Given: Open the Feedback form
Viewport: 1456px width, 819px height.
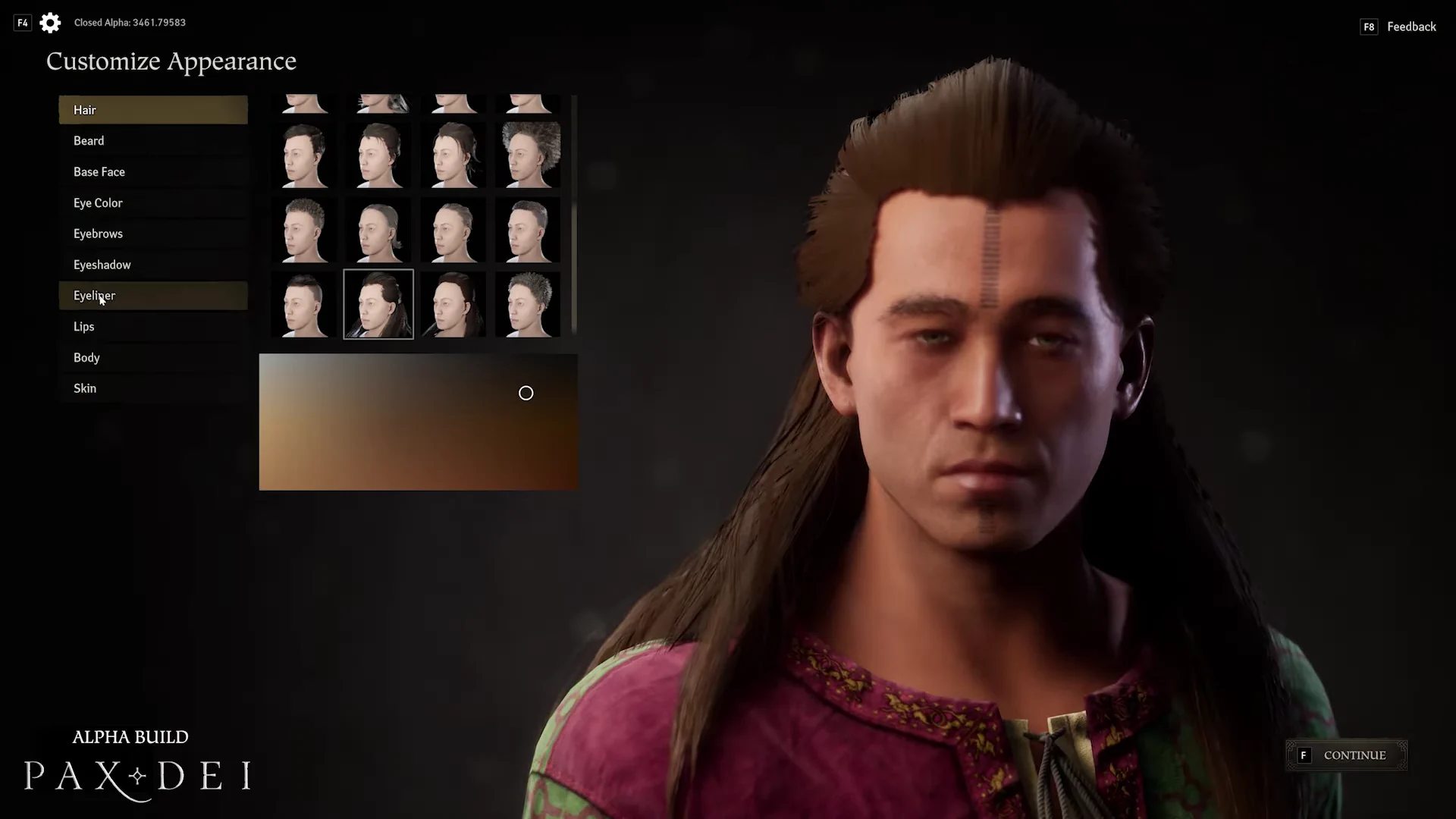Looking at the screenshot, I should click(x=1410, y=27).
